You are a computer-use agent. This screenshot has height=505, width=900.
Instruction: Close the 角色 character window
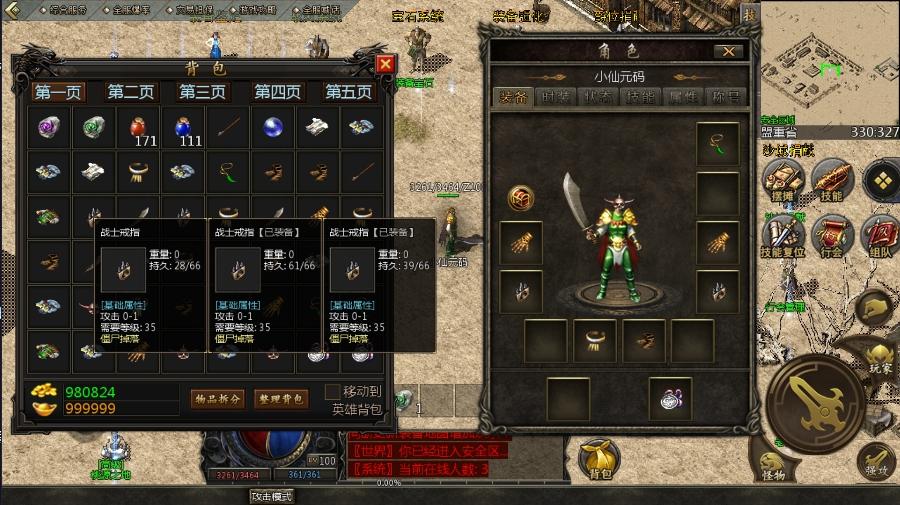(728, 52)
